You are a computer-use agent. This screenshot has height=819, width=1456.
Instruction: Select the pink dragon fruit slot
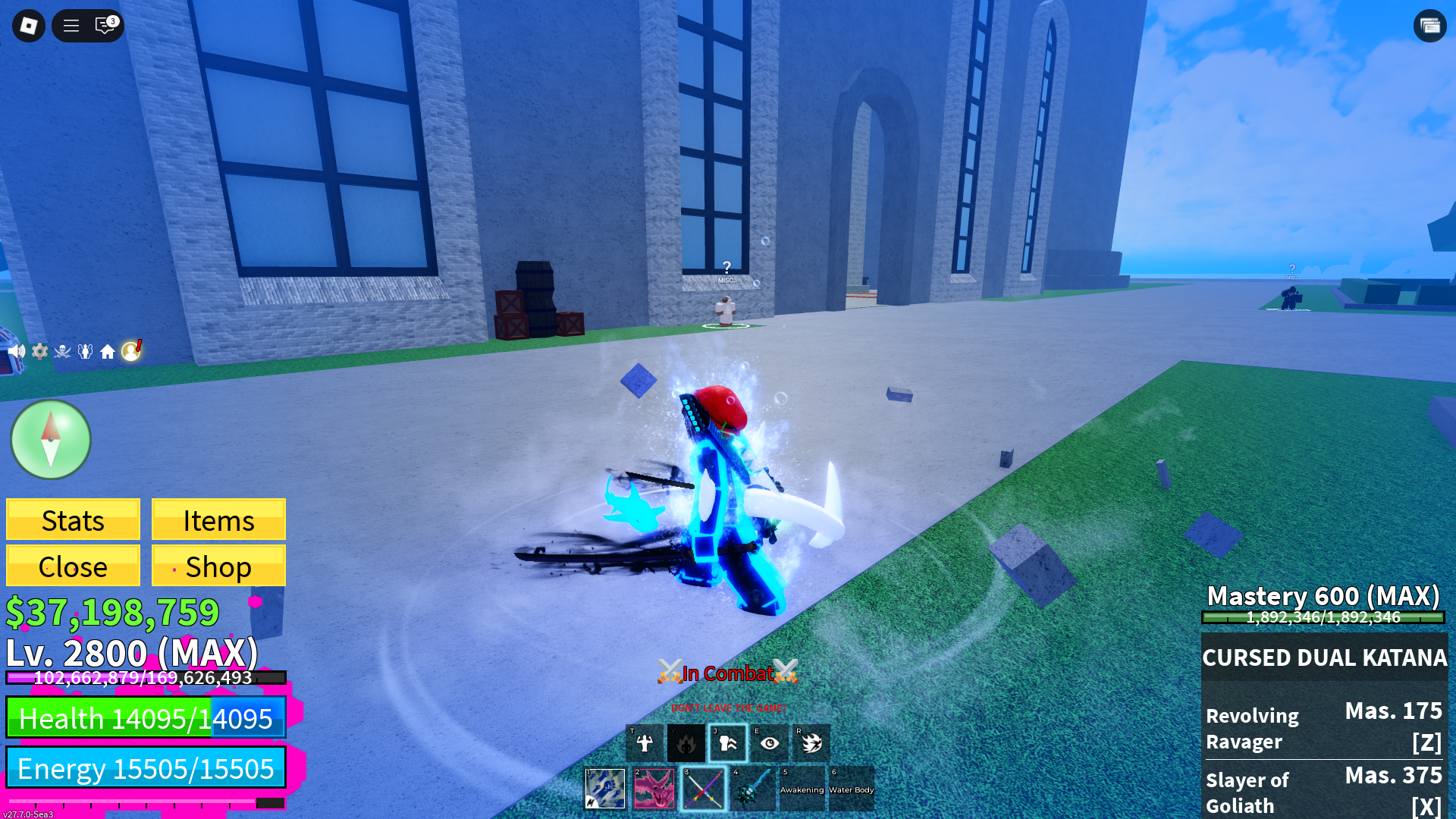654,789
